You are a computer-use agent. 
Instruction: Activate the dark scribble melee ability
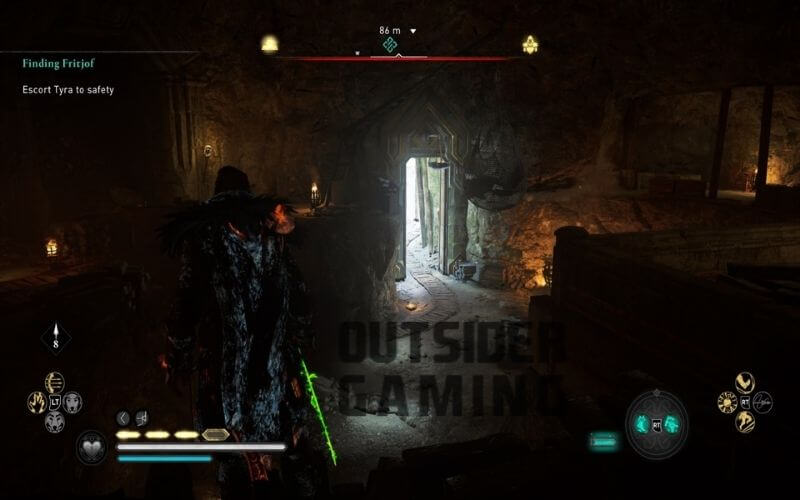pyautogui.click(x=763, y=402)
